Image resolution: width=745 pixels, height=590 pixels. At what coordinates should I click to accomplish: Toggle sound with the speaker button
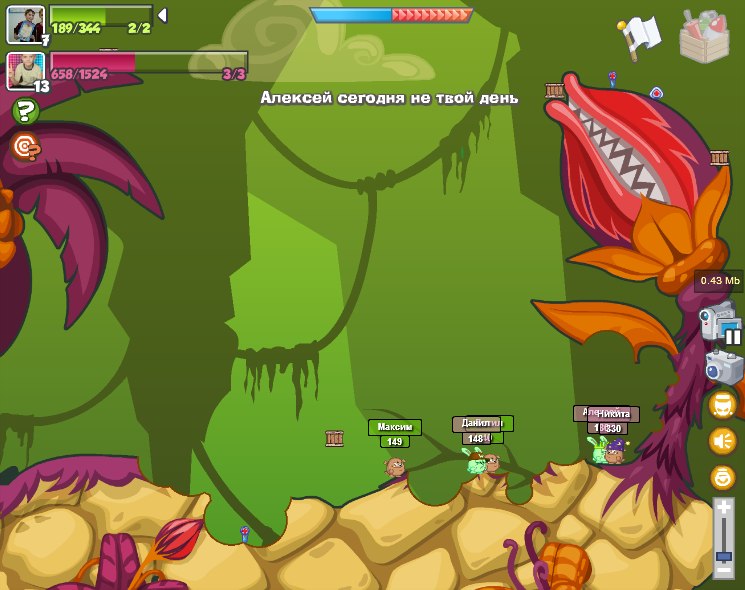point(722,441)
